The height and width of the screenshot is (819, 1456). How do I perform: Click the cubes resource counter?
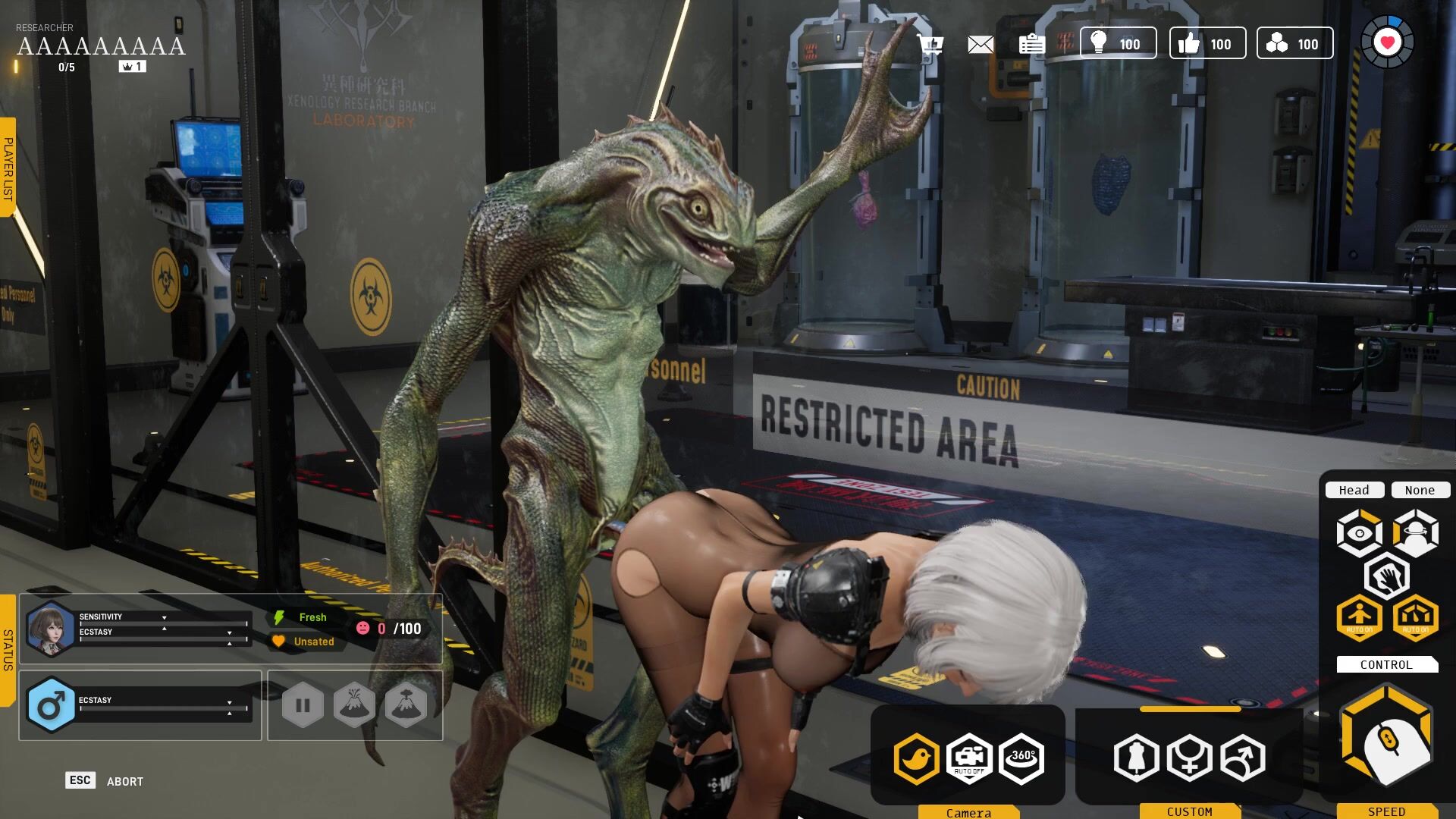pyautogui.click(x=1294, y=43)
